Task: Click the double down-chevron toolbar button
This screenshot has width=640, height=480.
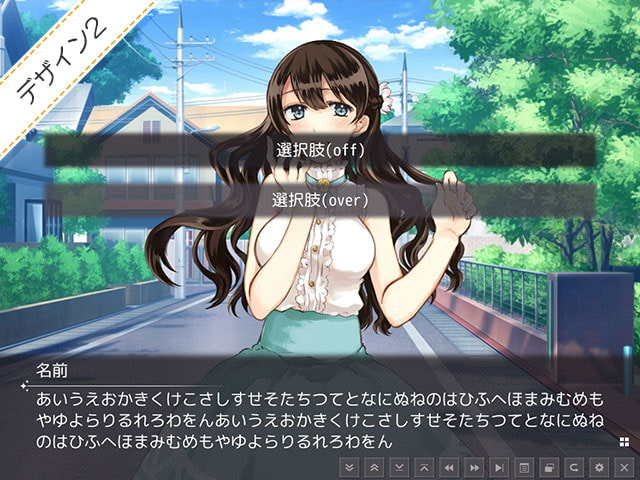Action: tap(349, 467)
